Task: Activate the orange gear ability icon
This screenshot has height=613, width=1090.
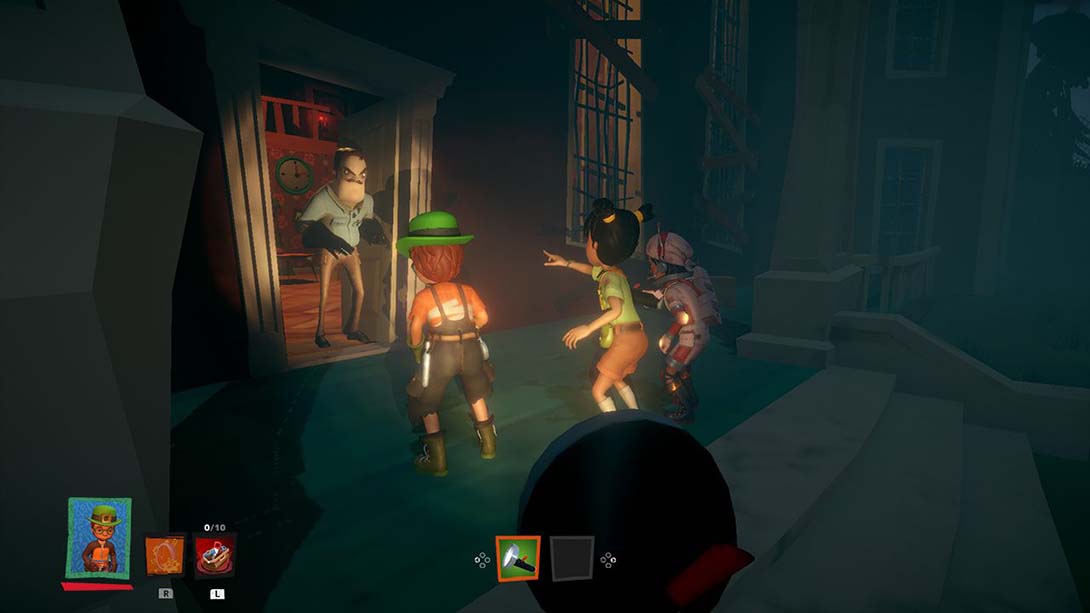Action: click(x=165, y=556)
